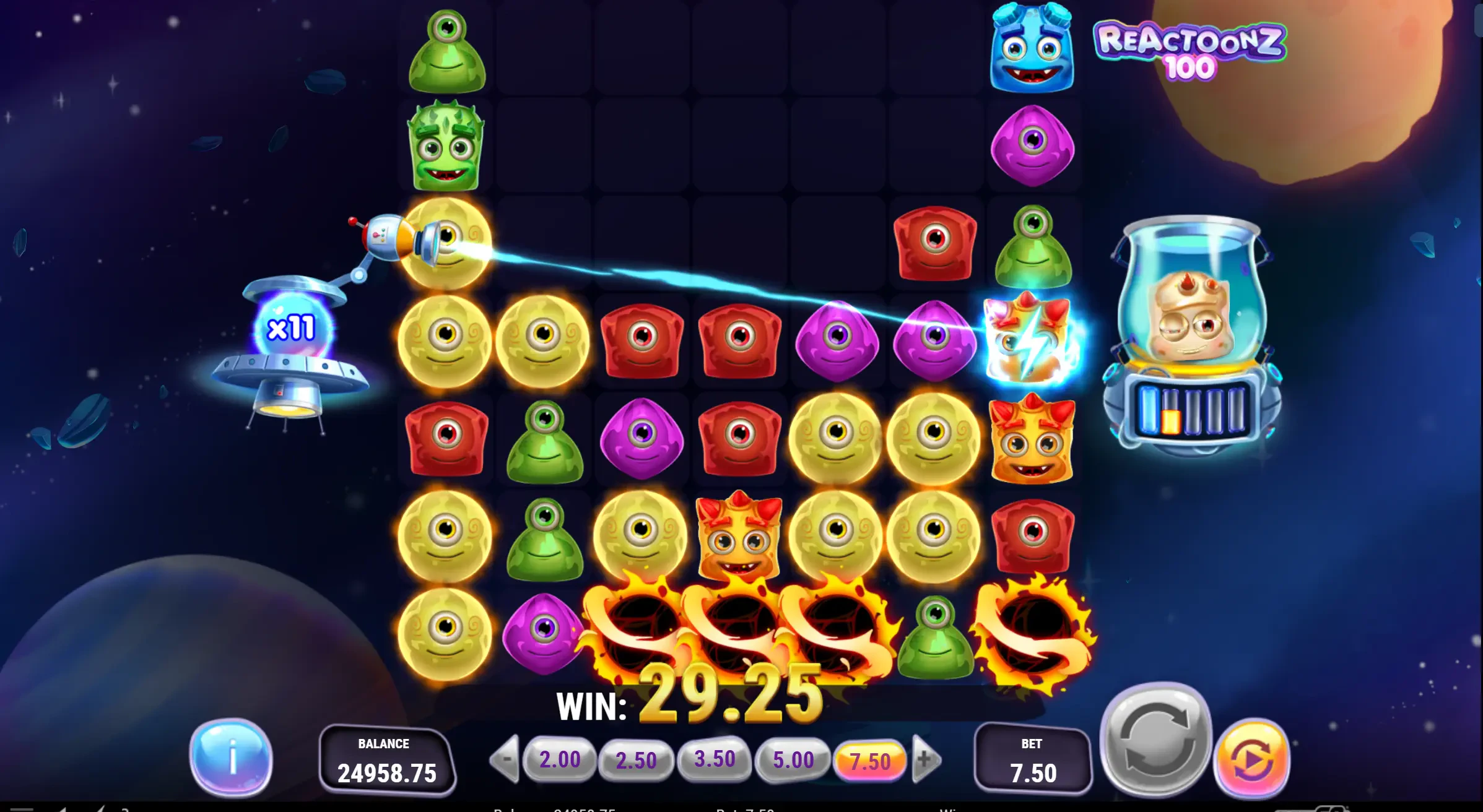This screenshot has height=812, width=1483.
Task: Pick the 5.00 bet option
Action: point(793,759)
